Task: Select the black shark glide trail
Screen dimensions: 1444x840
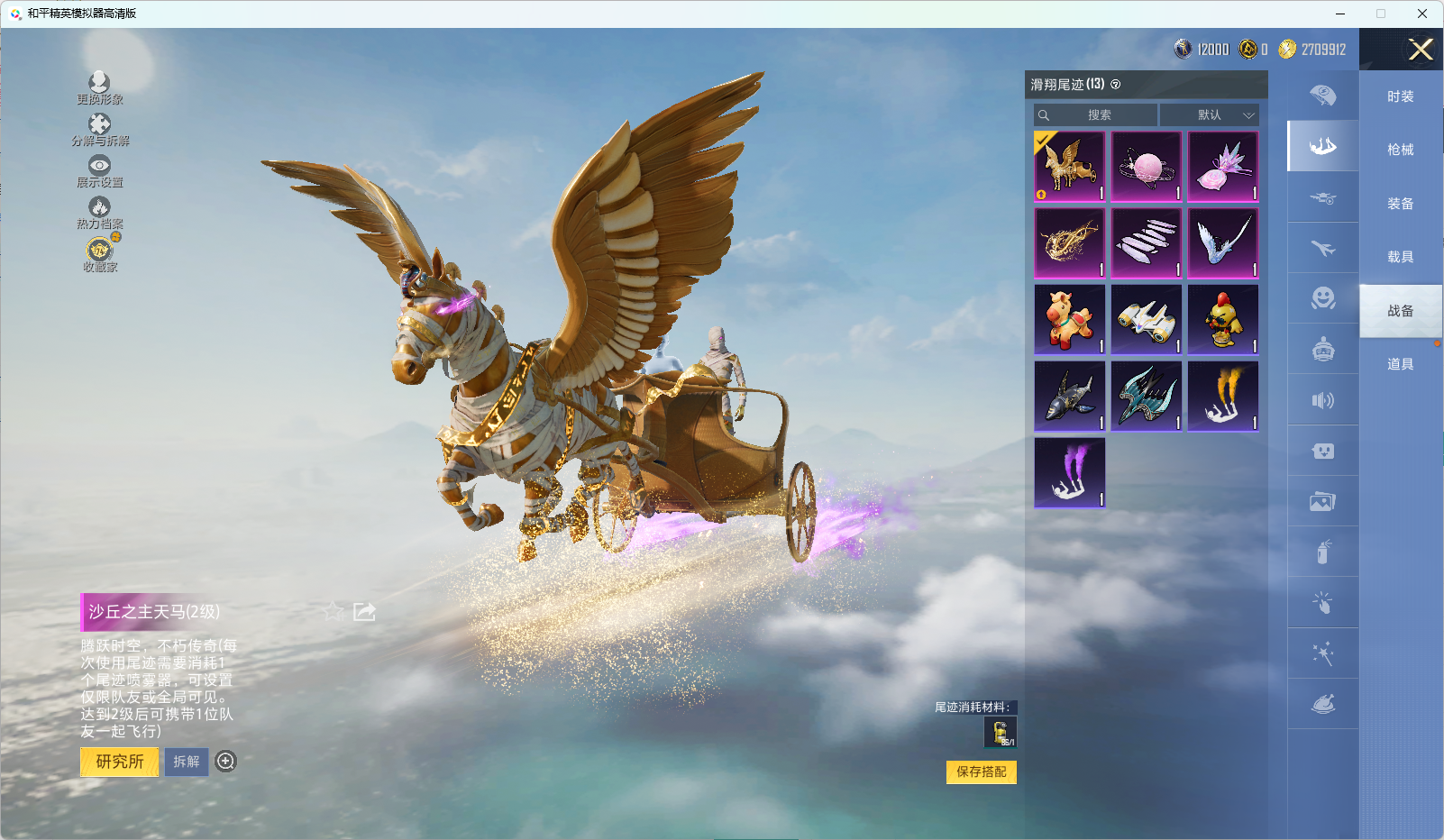Action: tap(1070, 397)
